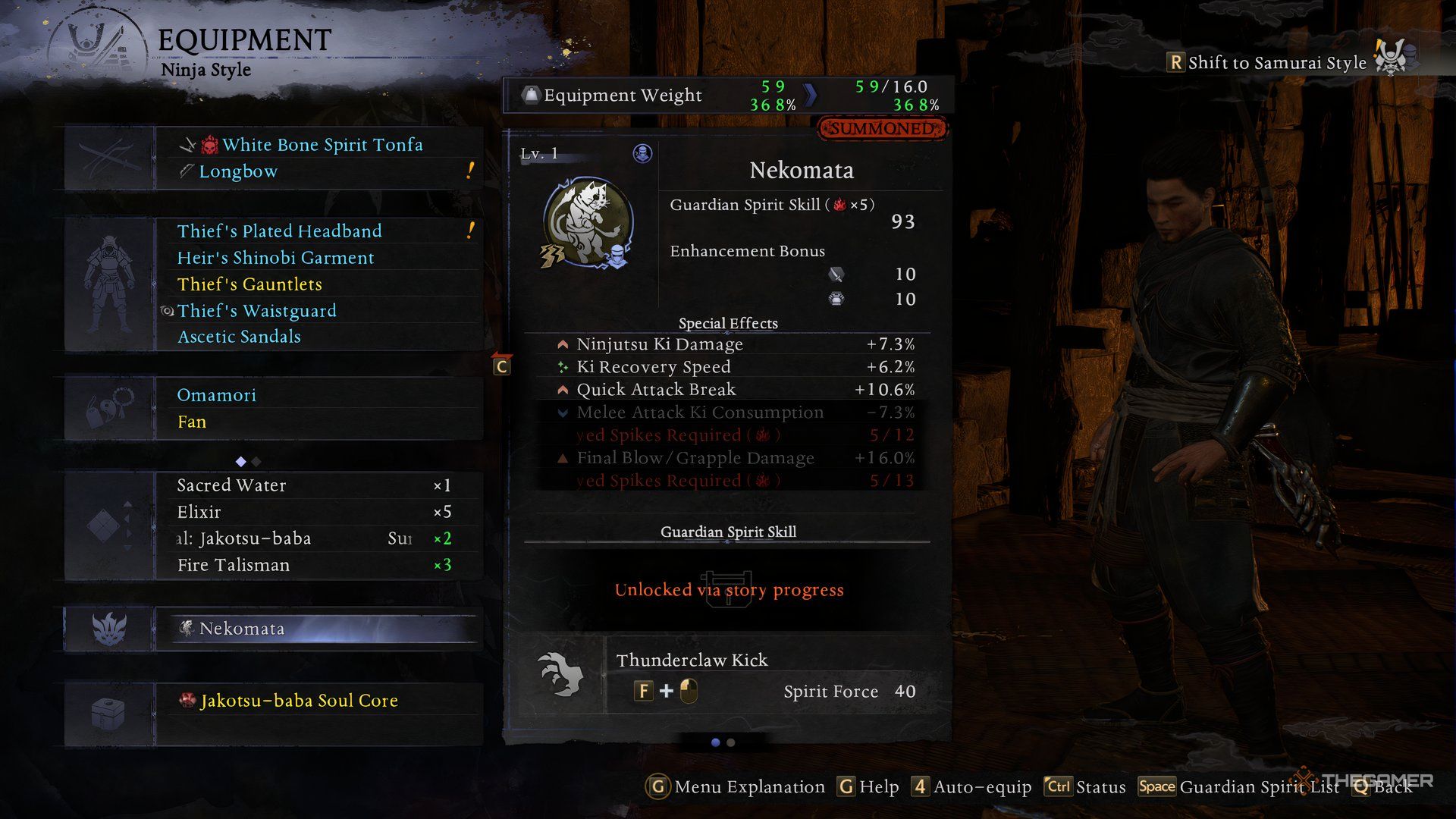Show the Menu Explanation
The width and height of the screenshot is (1456, 819).
748,787
